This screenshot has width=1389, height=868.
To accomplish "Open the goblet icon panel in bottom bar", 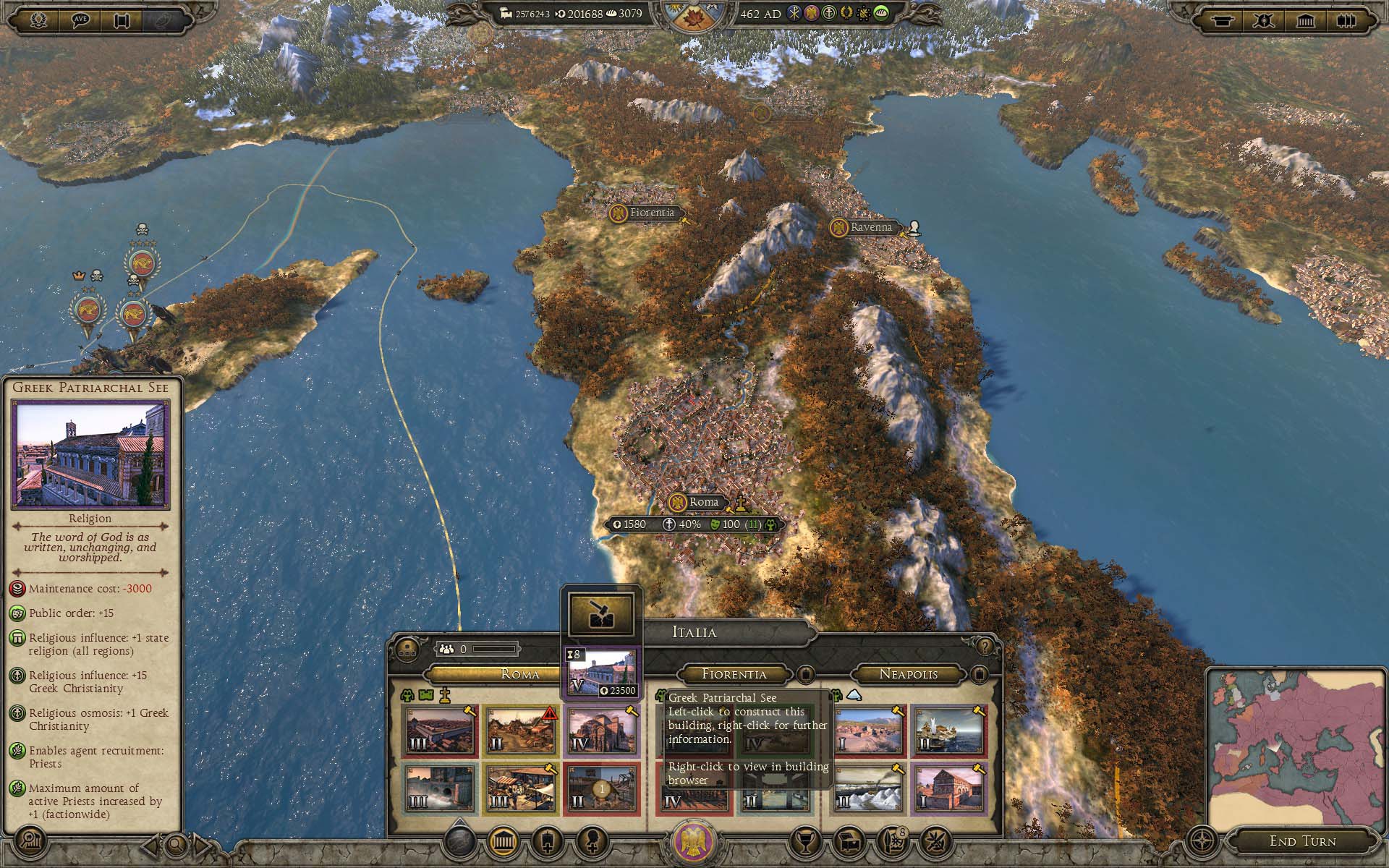I will point(804,841).
